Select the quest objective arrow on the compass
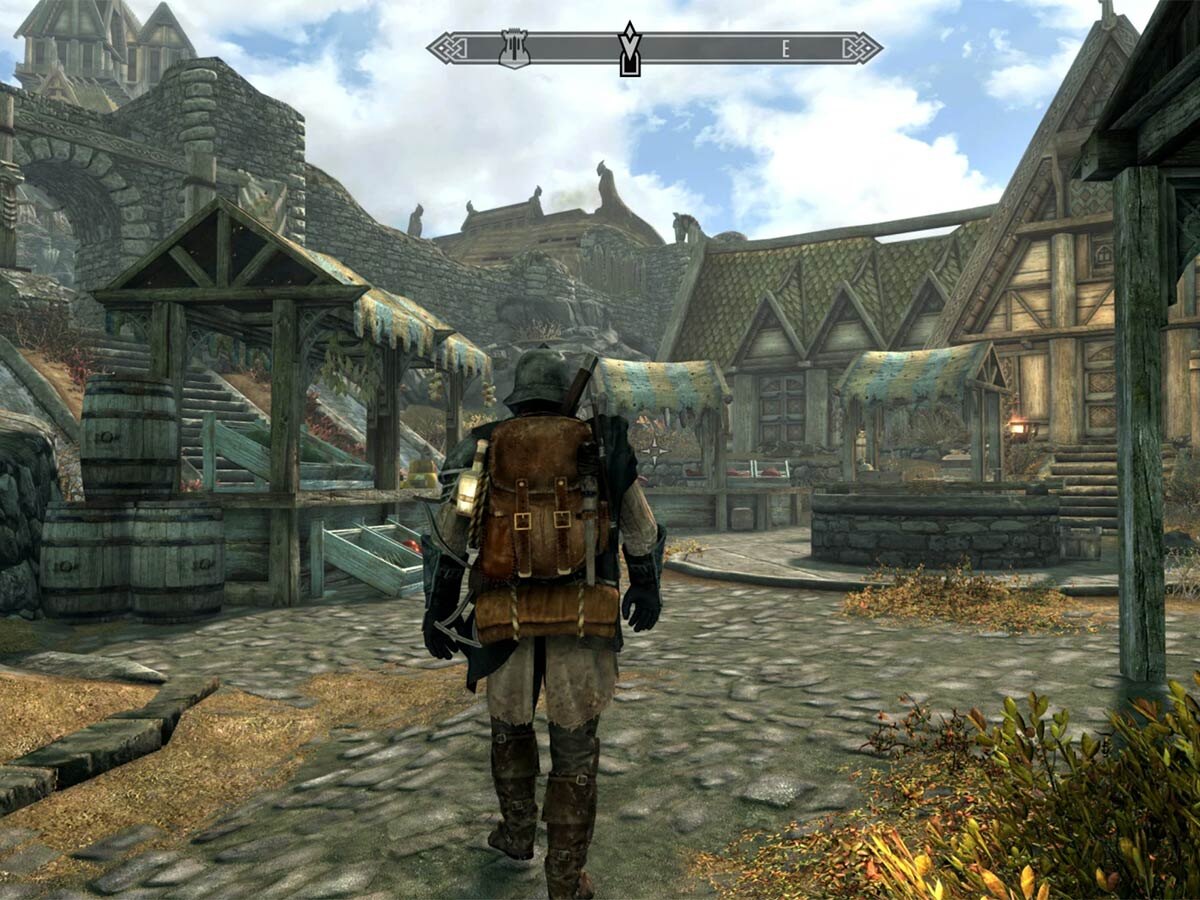Screen dimensions: 1200x900 629,50
